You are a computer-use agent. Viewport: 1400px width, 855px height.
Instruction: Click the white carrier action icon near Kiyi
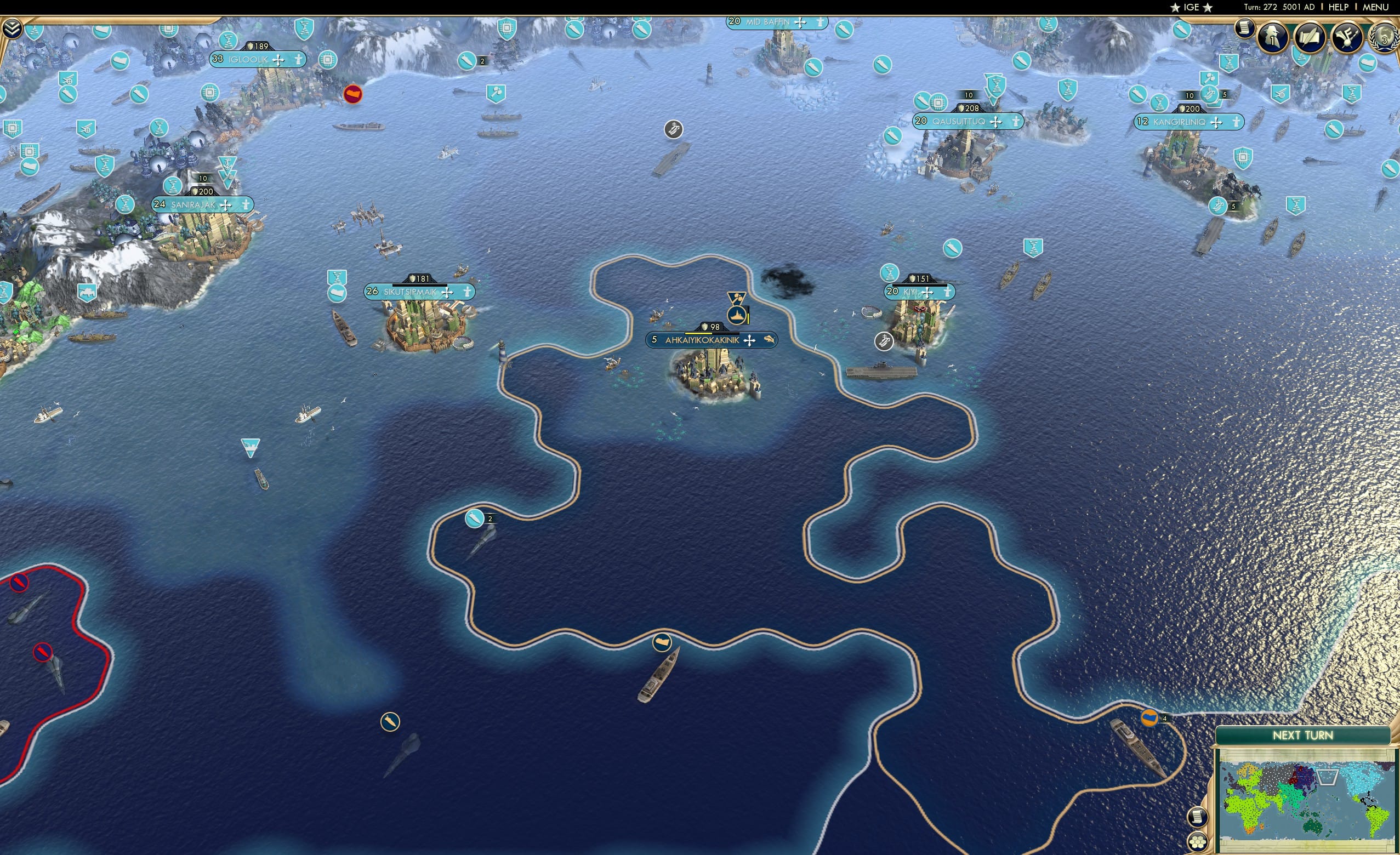pos(884,341)
